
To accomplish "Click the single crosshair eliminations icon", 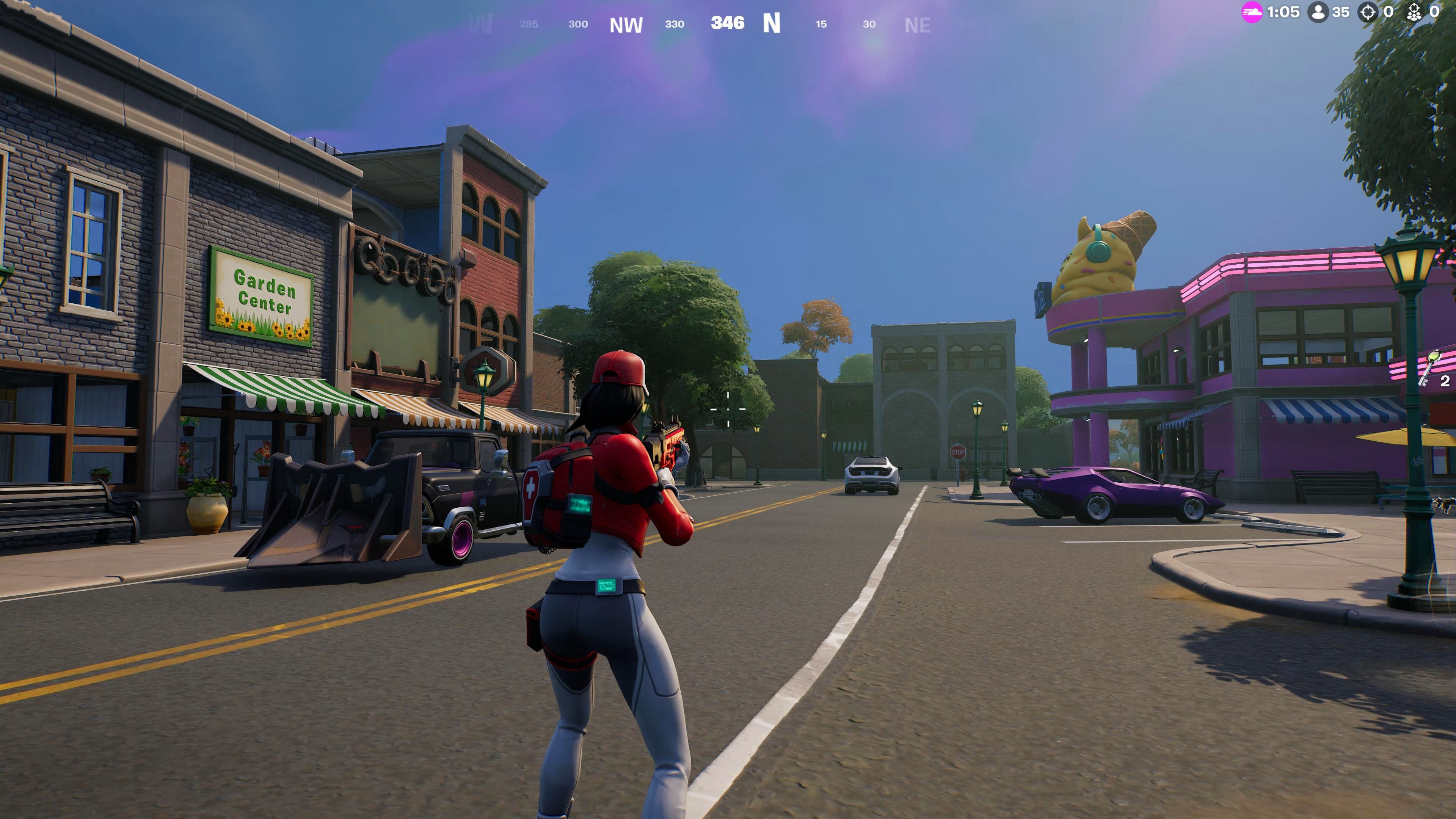I will point(1367,13).
